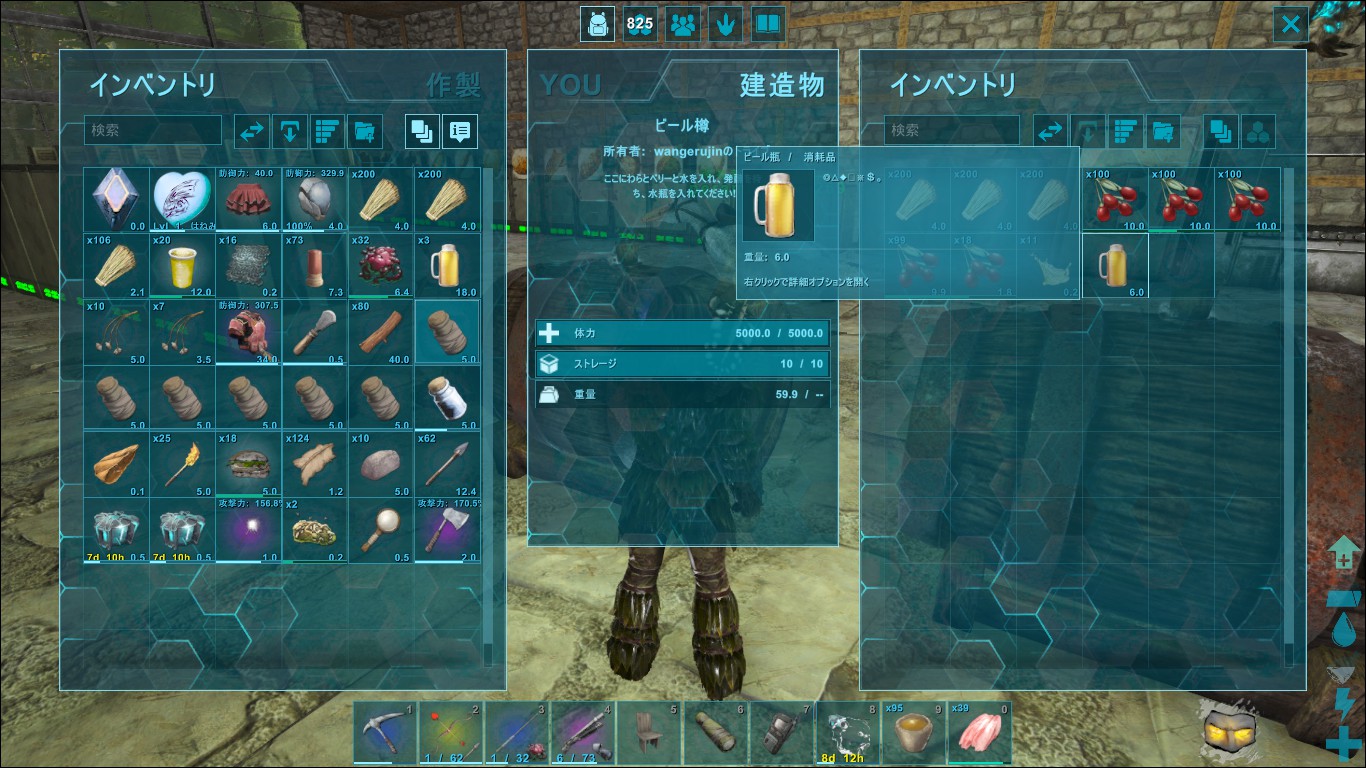1366x768 pixels.
Task: Open the Engrams panel showing 825 points
Action: 640,23
